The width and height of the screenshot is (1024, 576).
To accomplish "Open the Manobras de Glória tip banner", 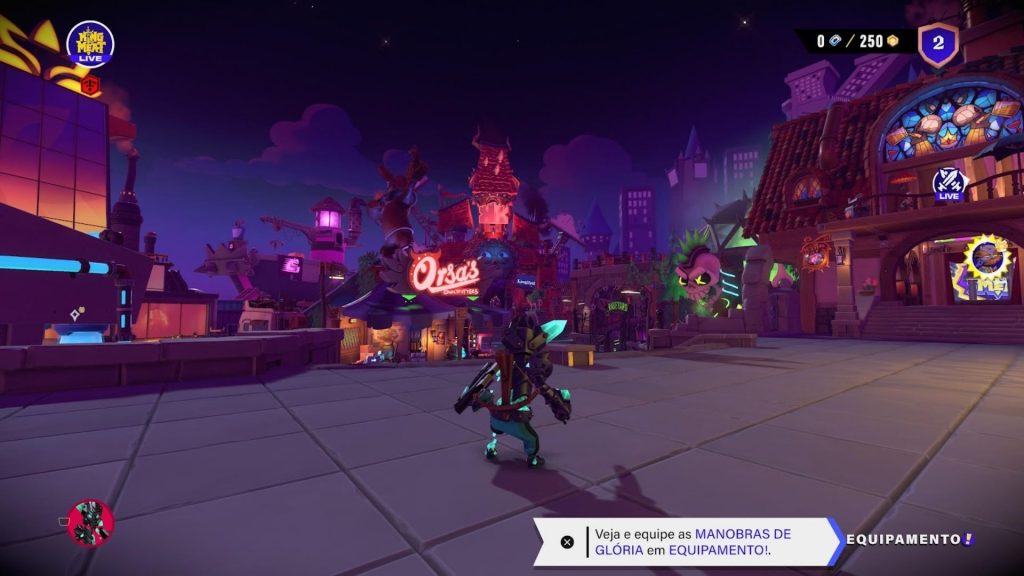I will (692, 542).
